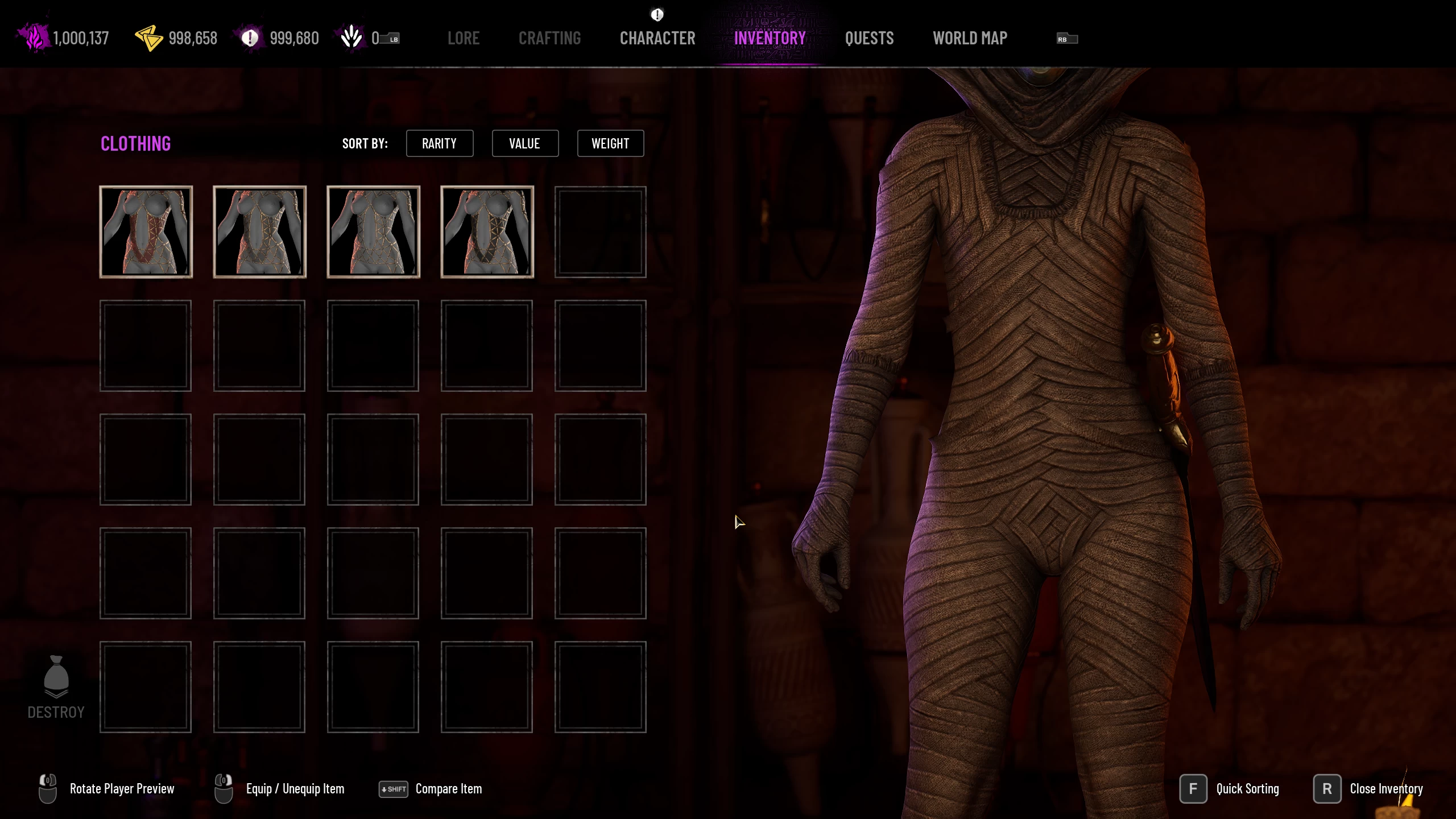Open the World Map tab

coord(970,38)
